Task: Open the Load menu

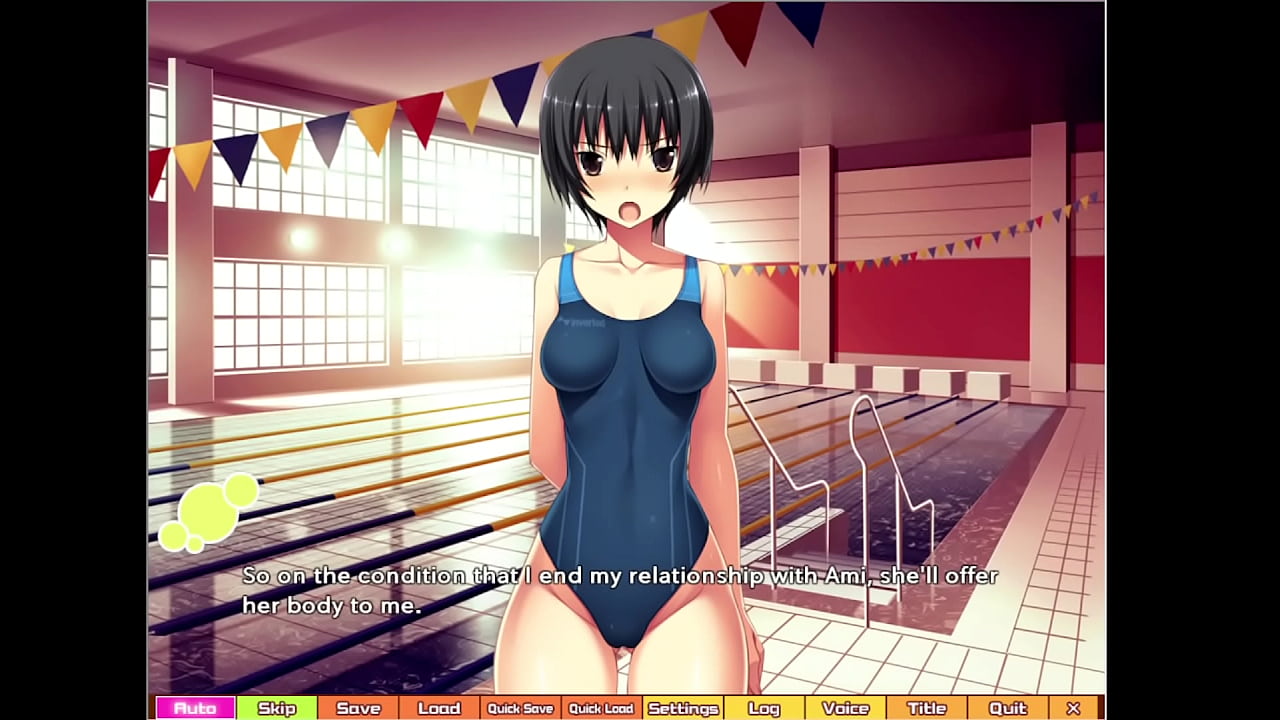Action: coord(439,708)
